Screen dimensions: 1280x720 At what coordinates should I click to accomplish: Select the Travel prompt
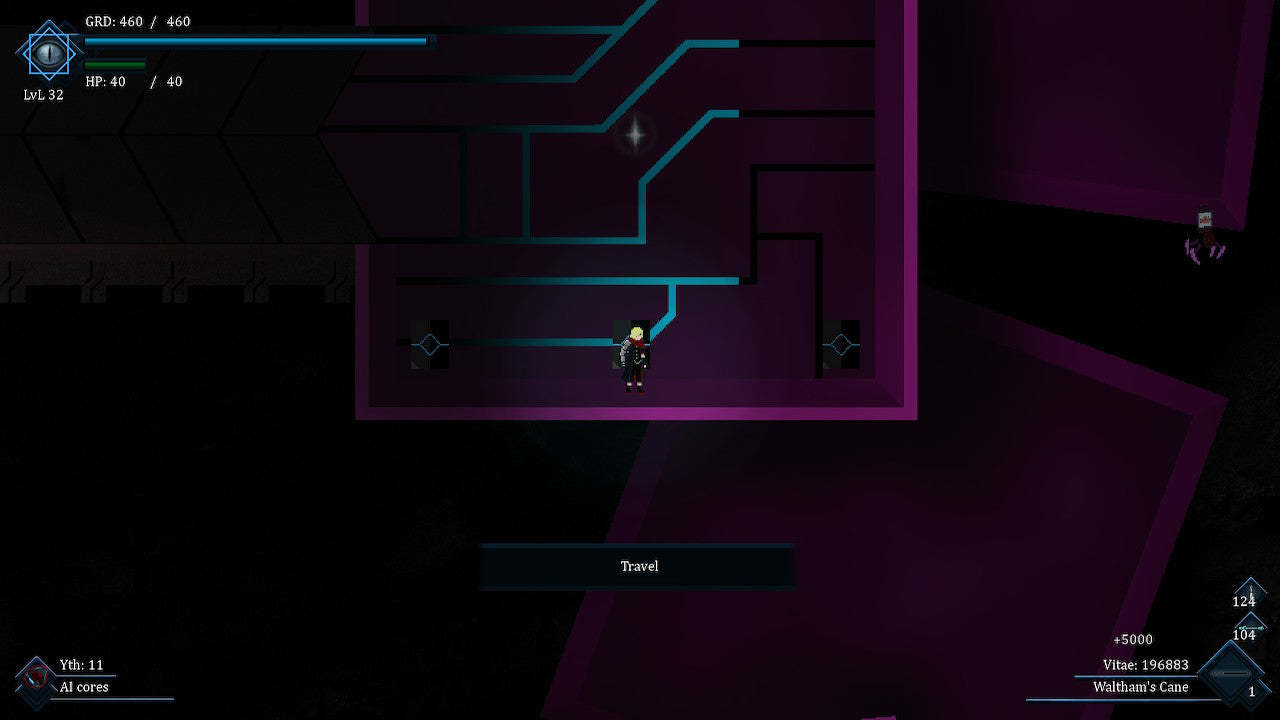pos(638,566)
